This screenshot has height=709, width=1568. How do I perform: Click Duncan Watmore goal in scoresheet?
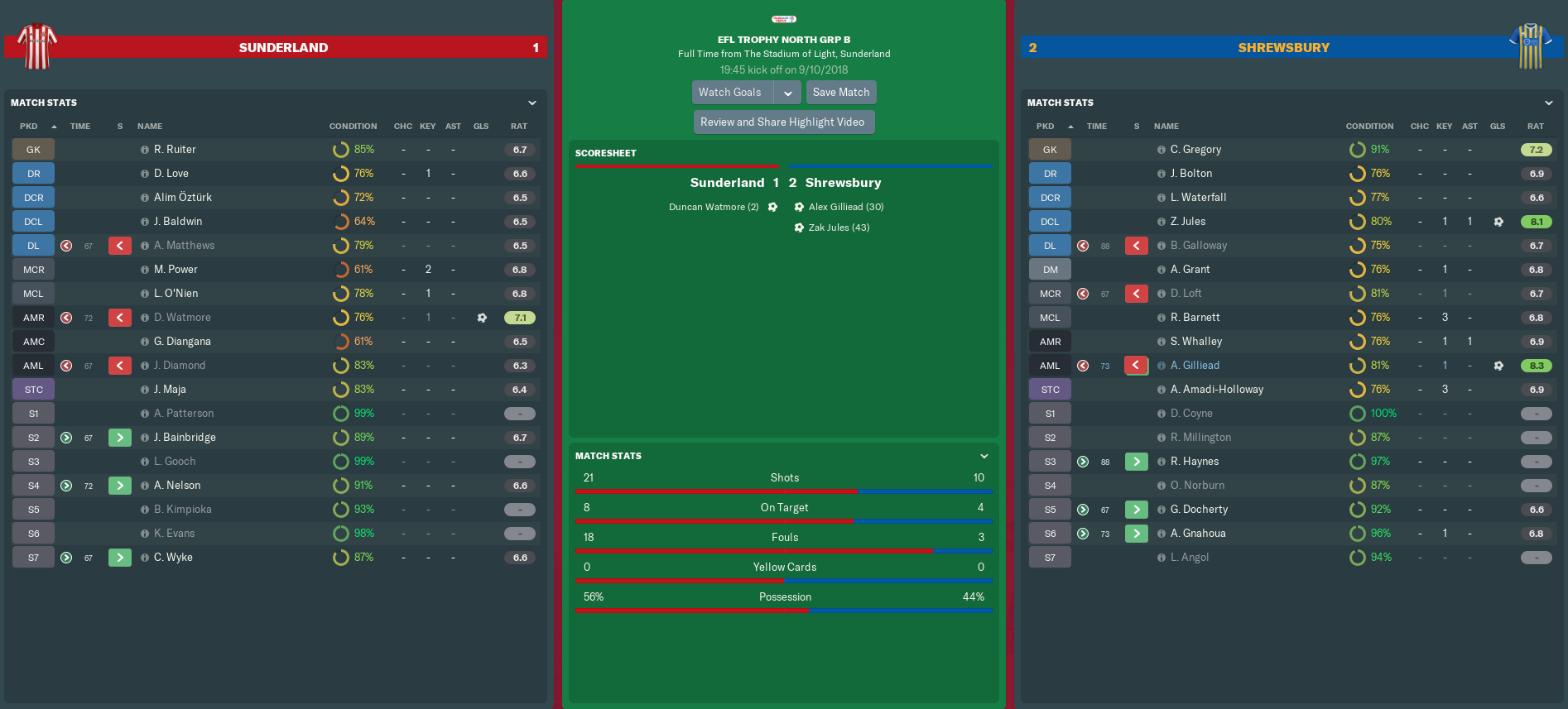pos(714,207)
